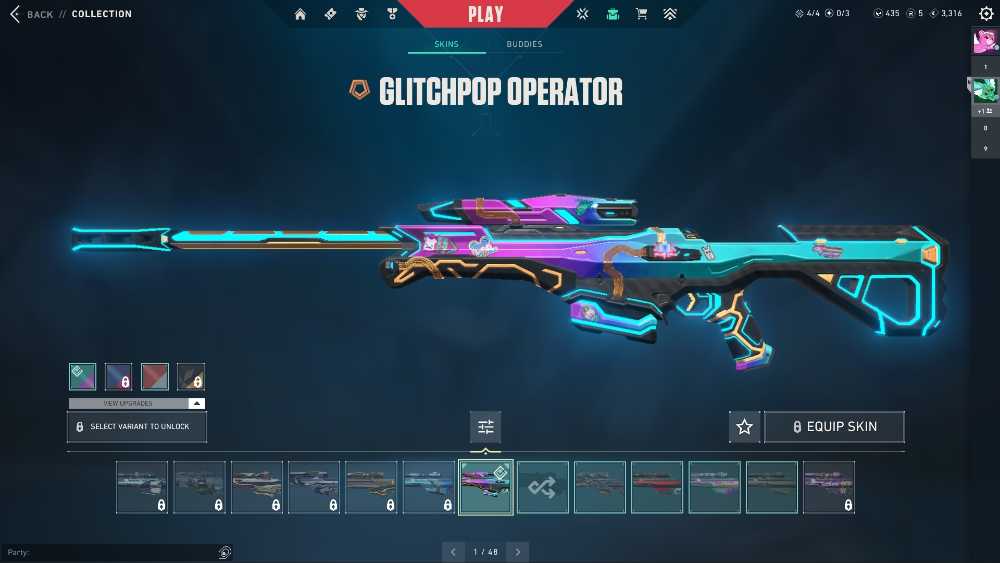The image size is (1000, 563).
Task: Go to the next skin page
Action: click(x=517, y=551)
